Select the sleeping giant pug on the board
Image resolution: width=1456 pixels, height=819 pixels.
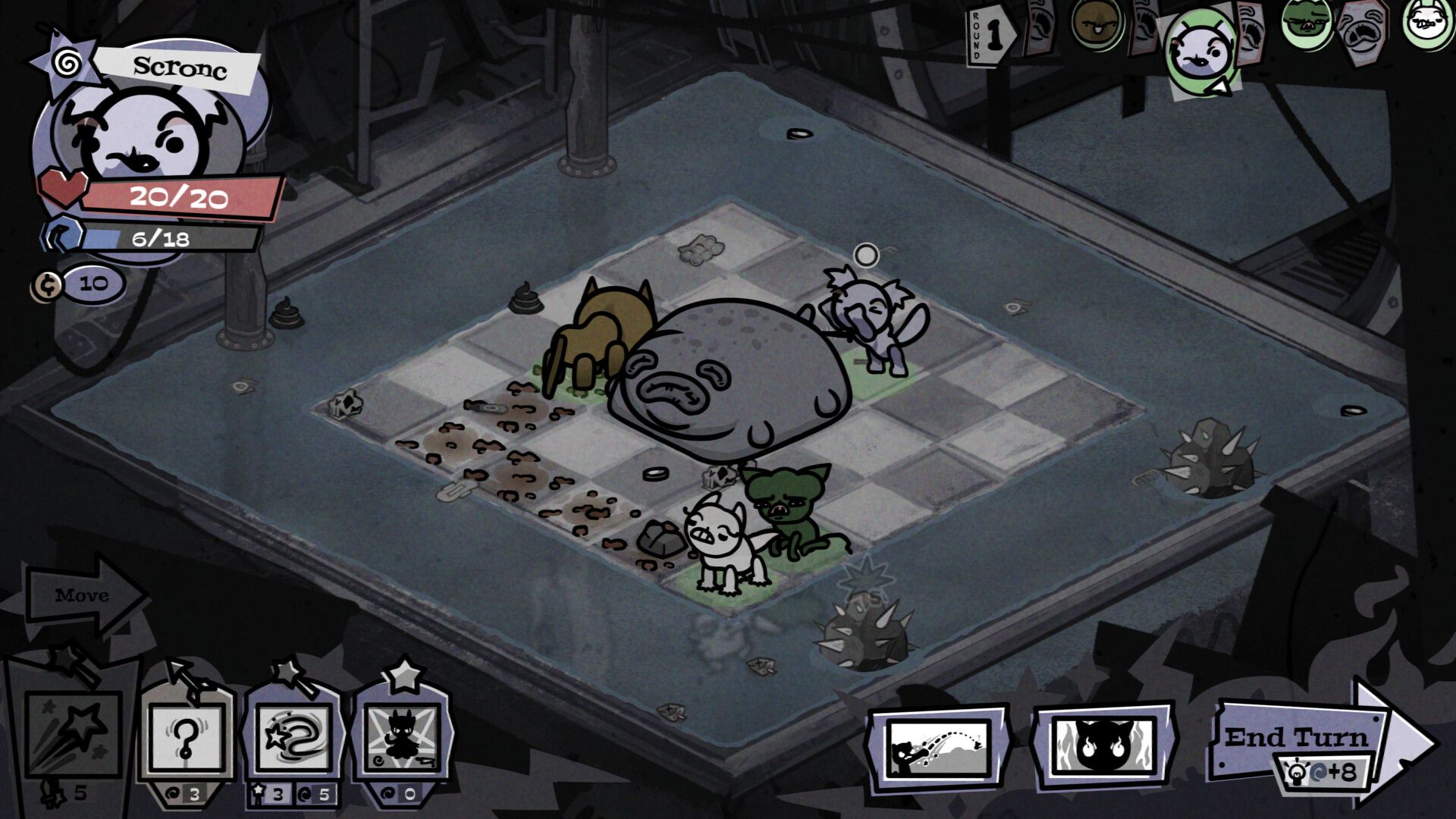732,379
